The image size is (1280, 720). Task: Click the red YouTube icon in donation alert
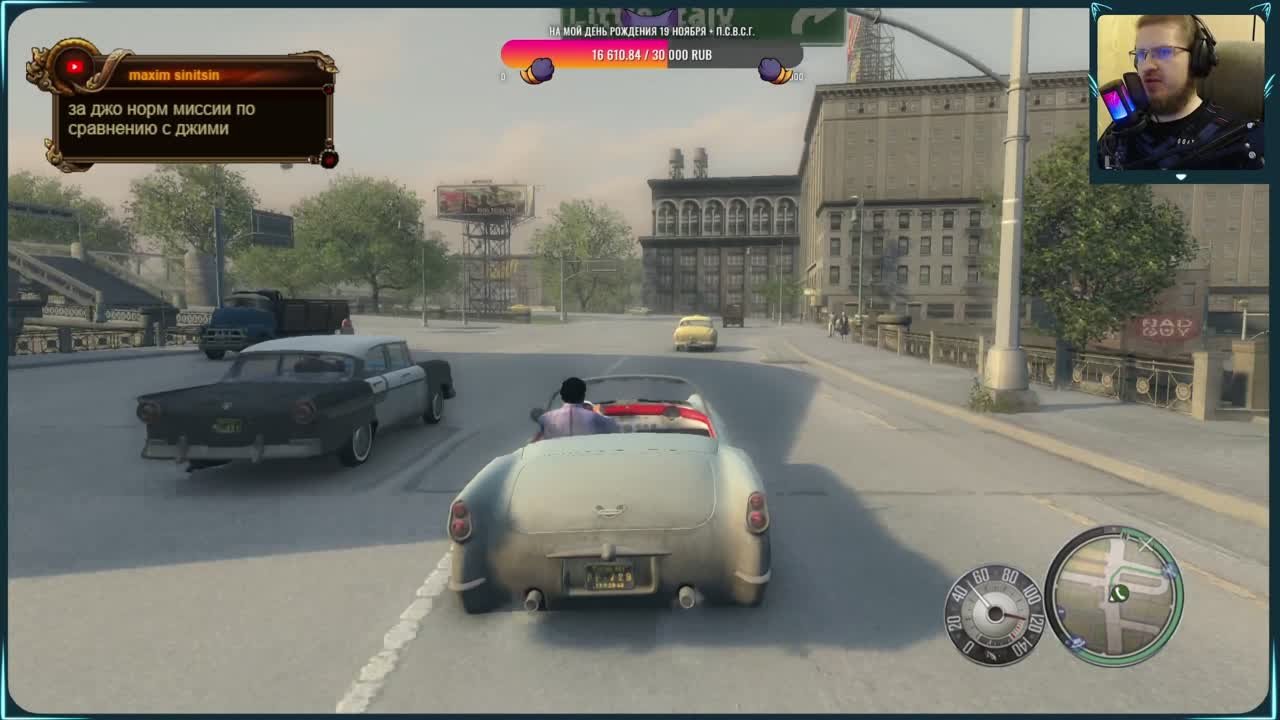point(73,67)
